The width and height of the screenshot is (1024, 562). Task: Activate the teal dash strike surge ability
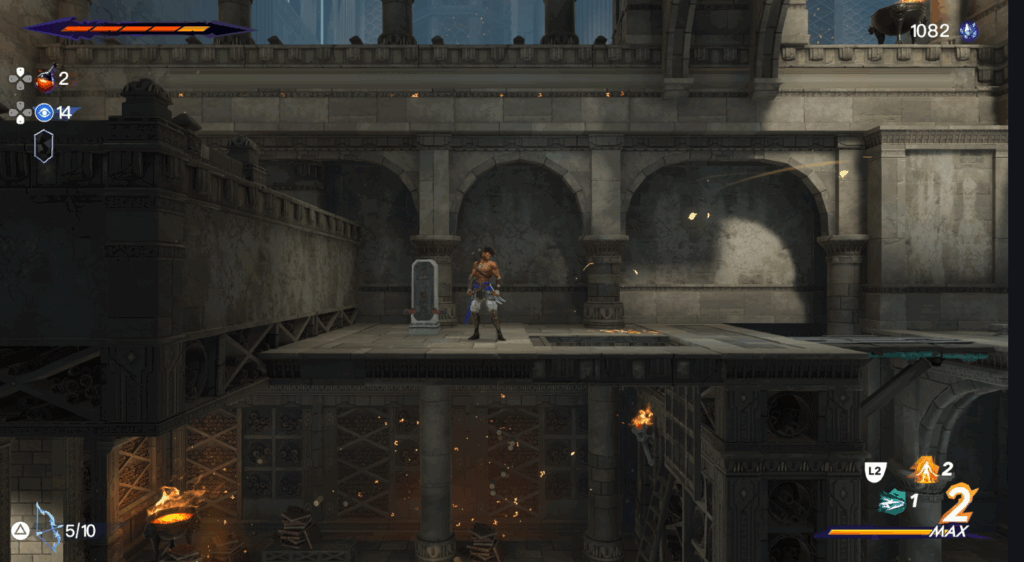tap(892, 502)
